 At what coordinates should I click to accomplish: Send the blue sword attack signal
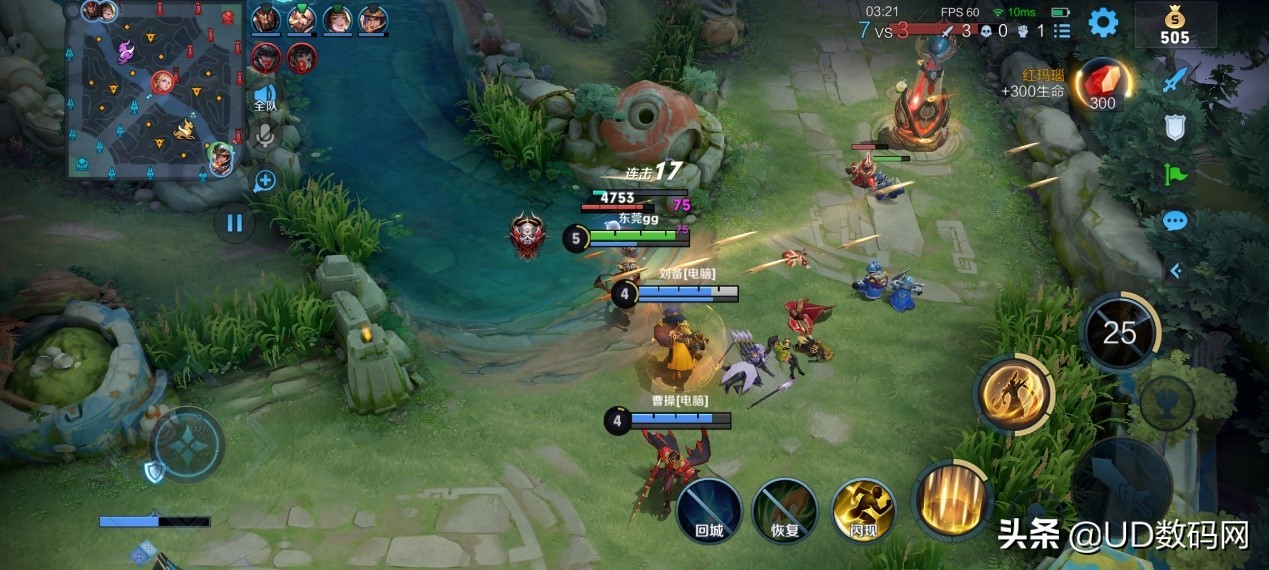click(x=1176, y=79)
